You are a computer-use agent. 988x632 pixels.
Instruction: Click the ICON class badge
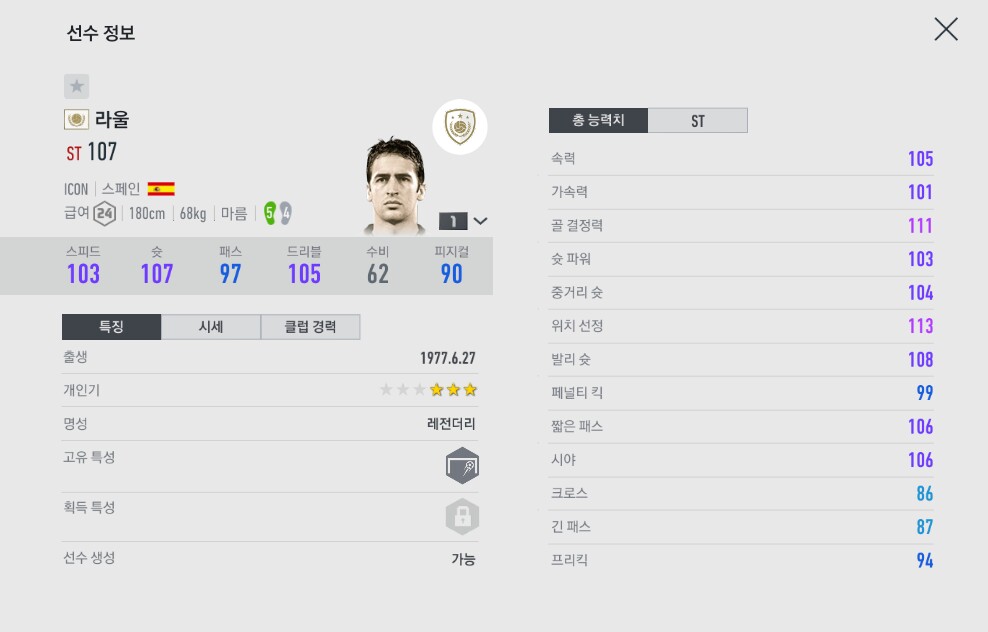pyautogui.click(x=460, y=127)
